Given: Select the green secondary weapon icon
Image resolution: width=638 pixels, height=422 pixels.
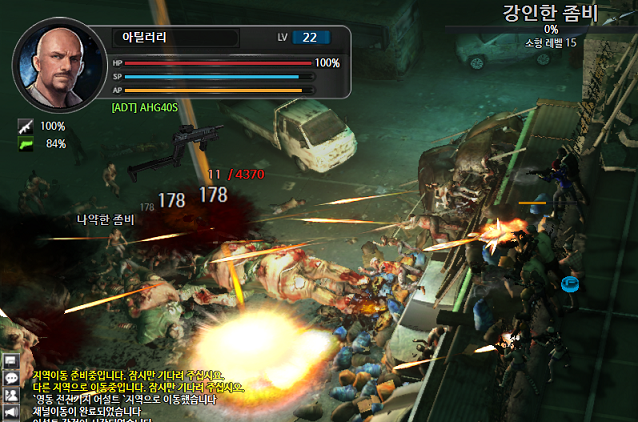Looking at the screenshot, I should 25,144.
